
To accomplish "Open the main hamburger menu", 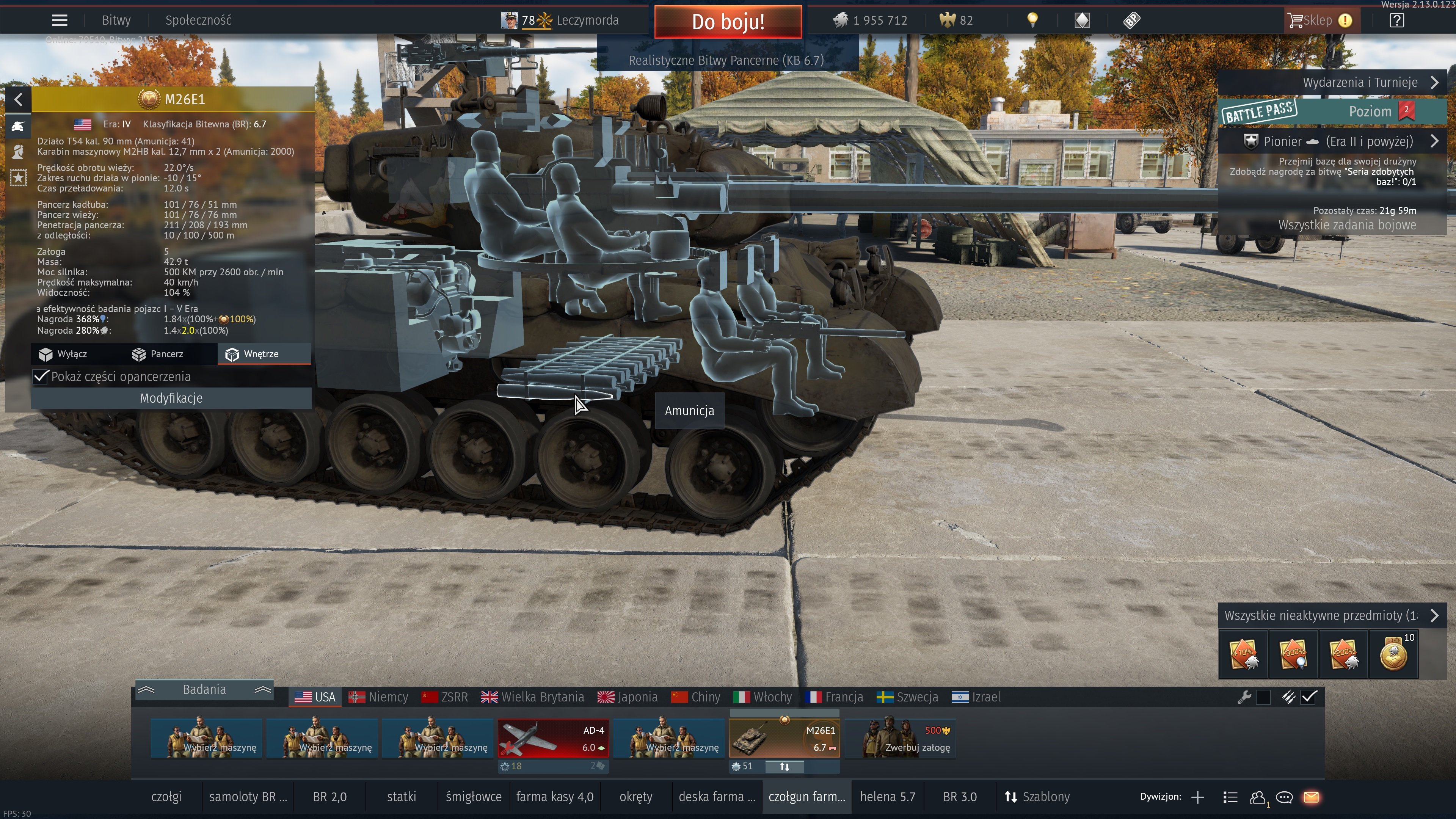I will (59, 20).
